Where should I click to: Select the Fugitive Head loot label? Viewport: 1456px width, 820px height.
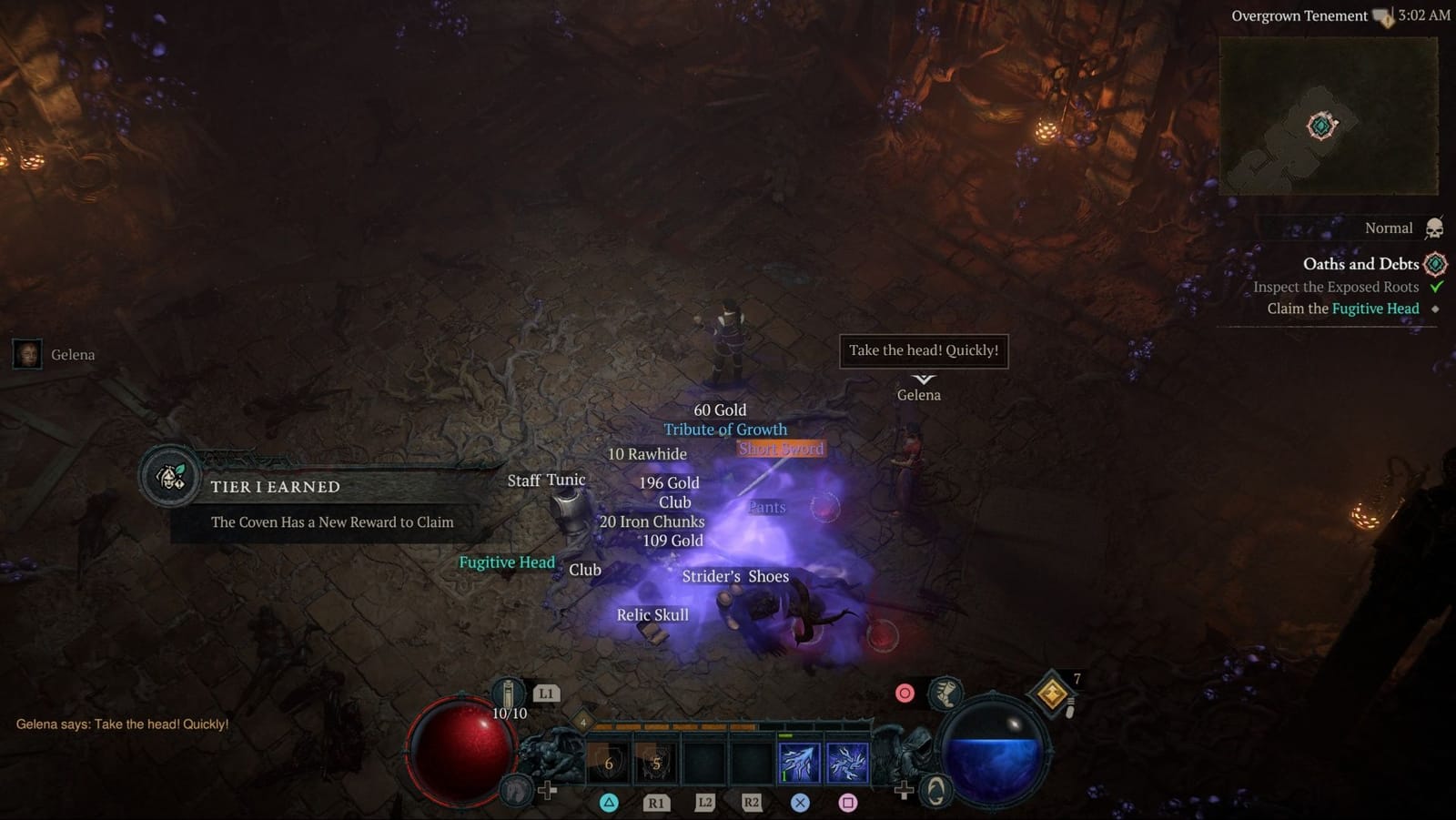point(507,562)
